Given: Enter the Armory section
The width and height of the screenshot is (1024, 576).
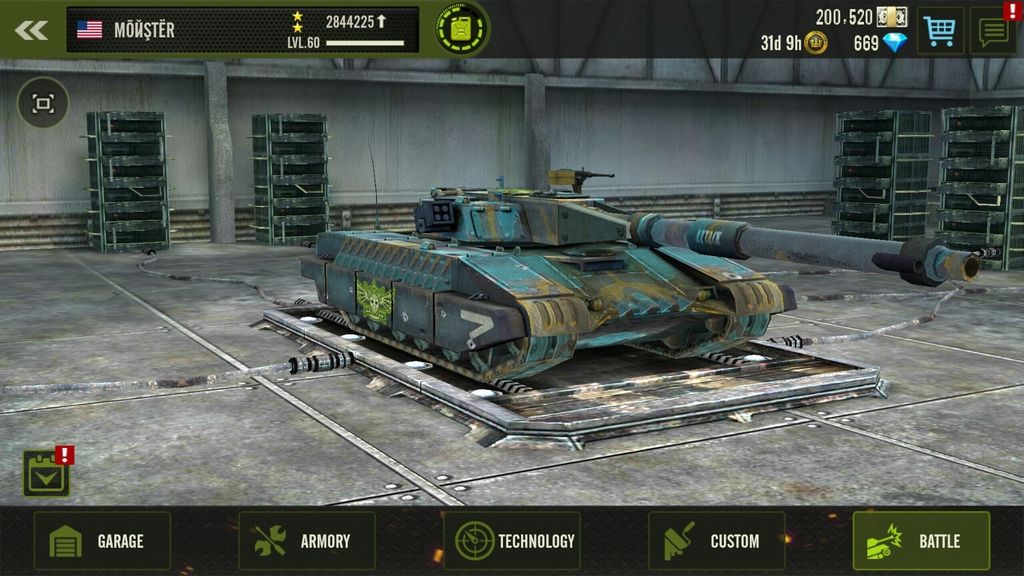Looking at the screenshot, I should click(307, 541).
